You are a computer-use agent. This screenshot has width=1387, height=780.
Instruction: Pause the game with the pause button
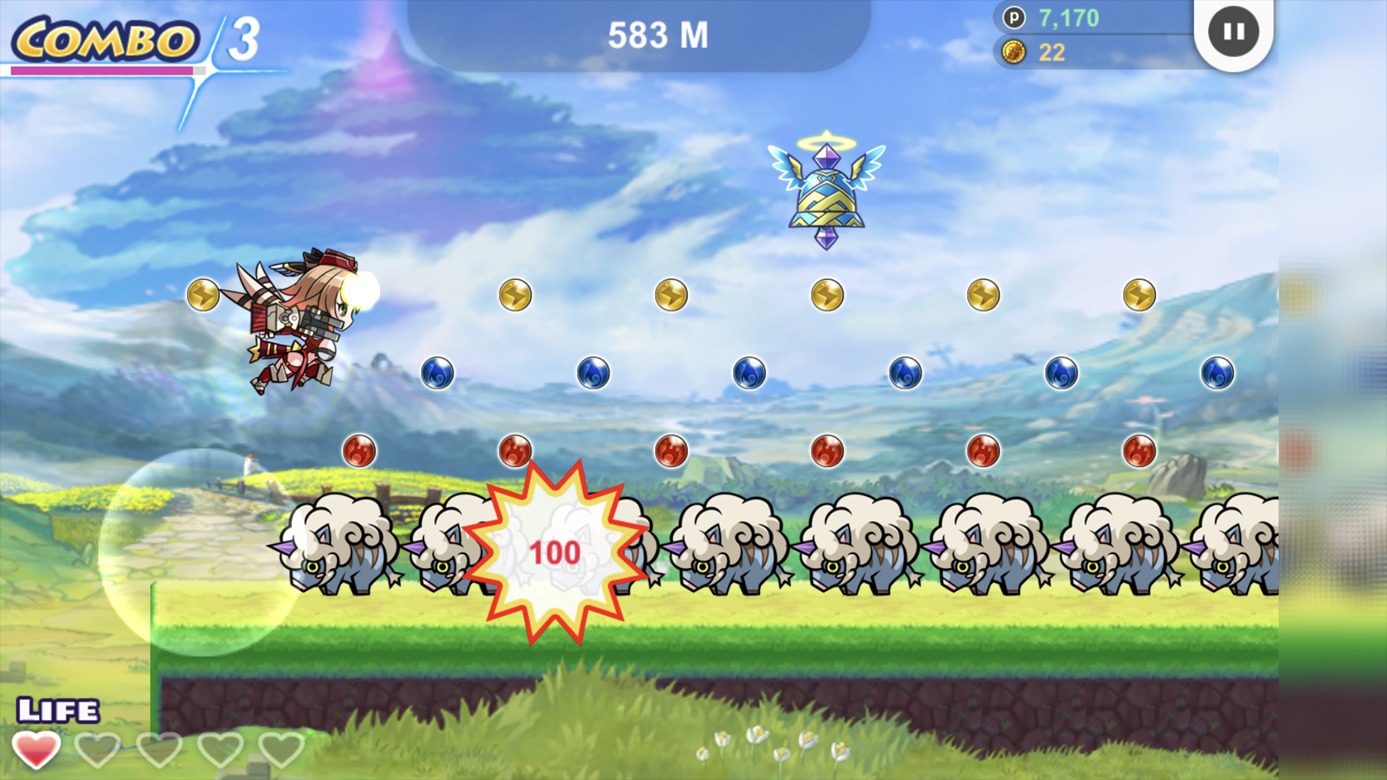point(1233,31)
